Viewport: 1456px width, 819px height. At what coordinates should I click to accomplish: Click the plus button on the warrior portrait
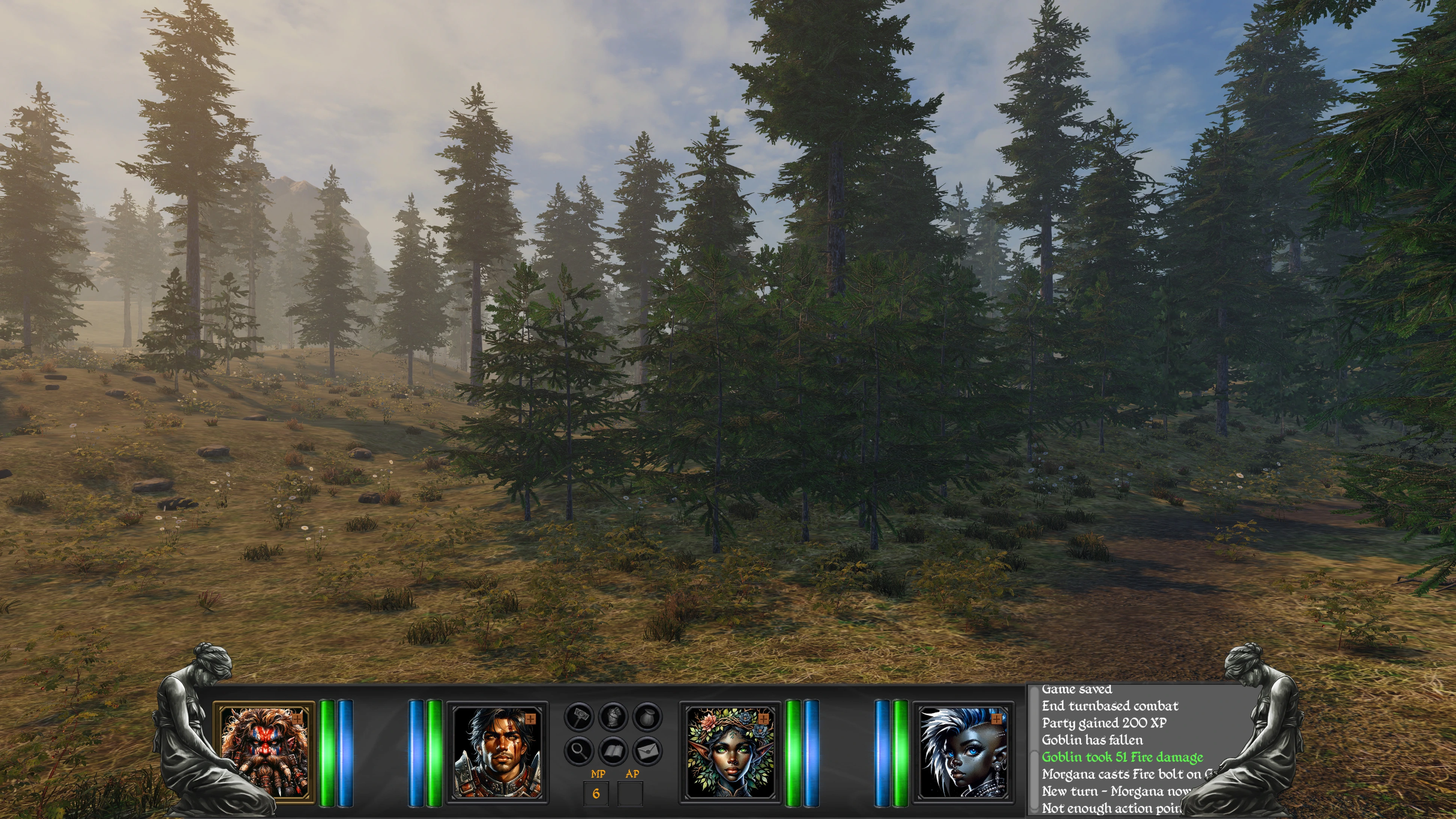pos(530,719)
